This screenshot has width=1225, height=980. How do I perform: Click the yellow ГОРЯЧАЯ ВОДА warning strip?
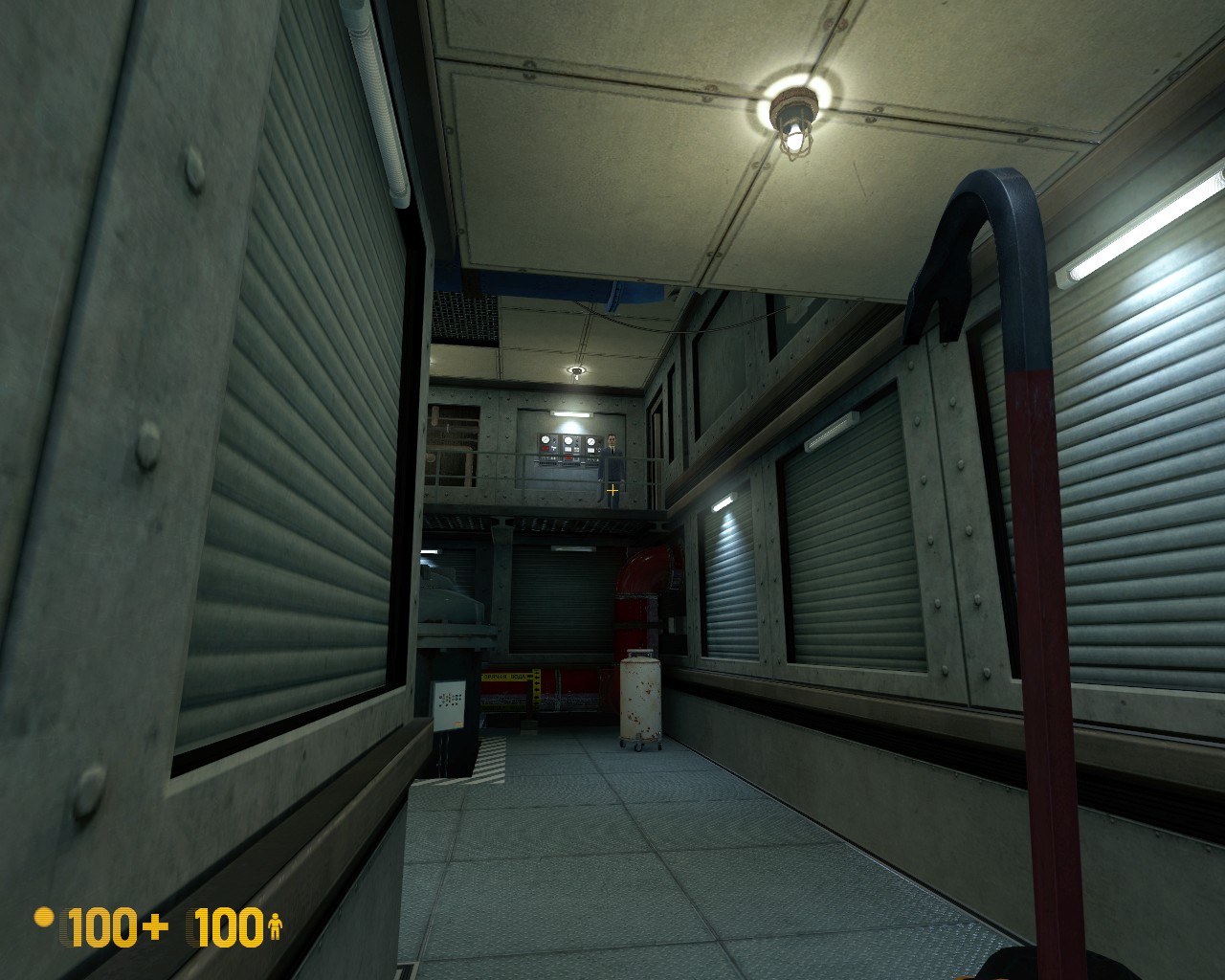pos(502,677)
